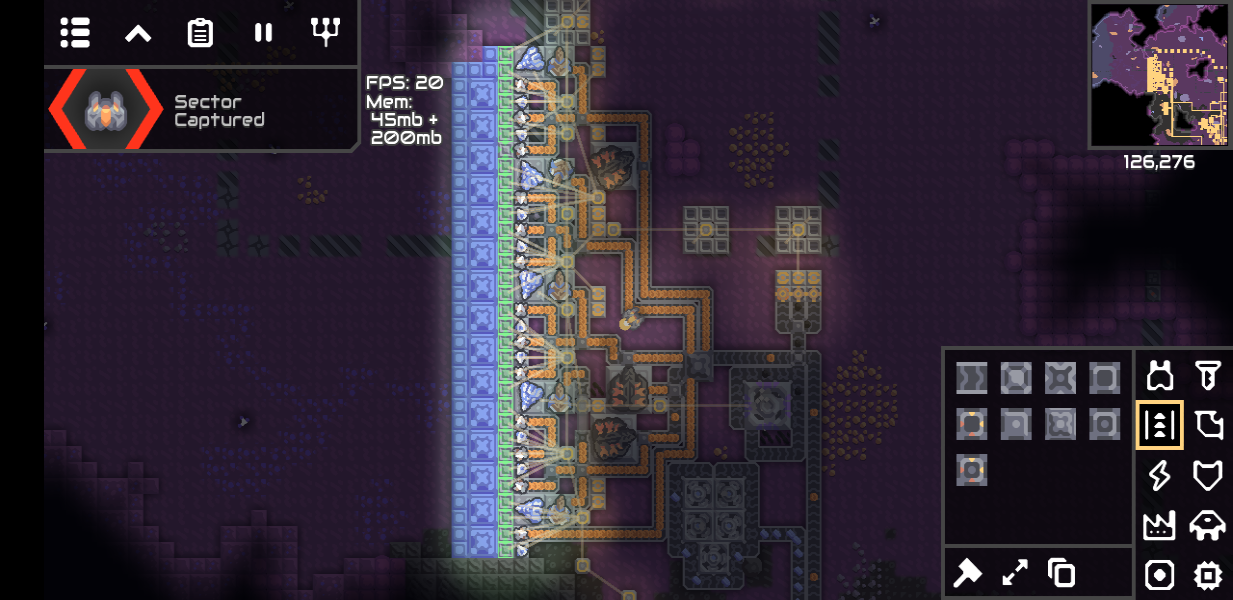Switch to the effect blocks category
Screen dimensions: 1233x600
1160,575
